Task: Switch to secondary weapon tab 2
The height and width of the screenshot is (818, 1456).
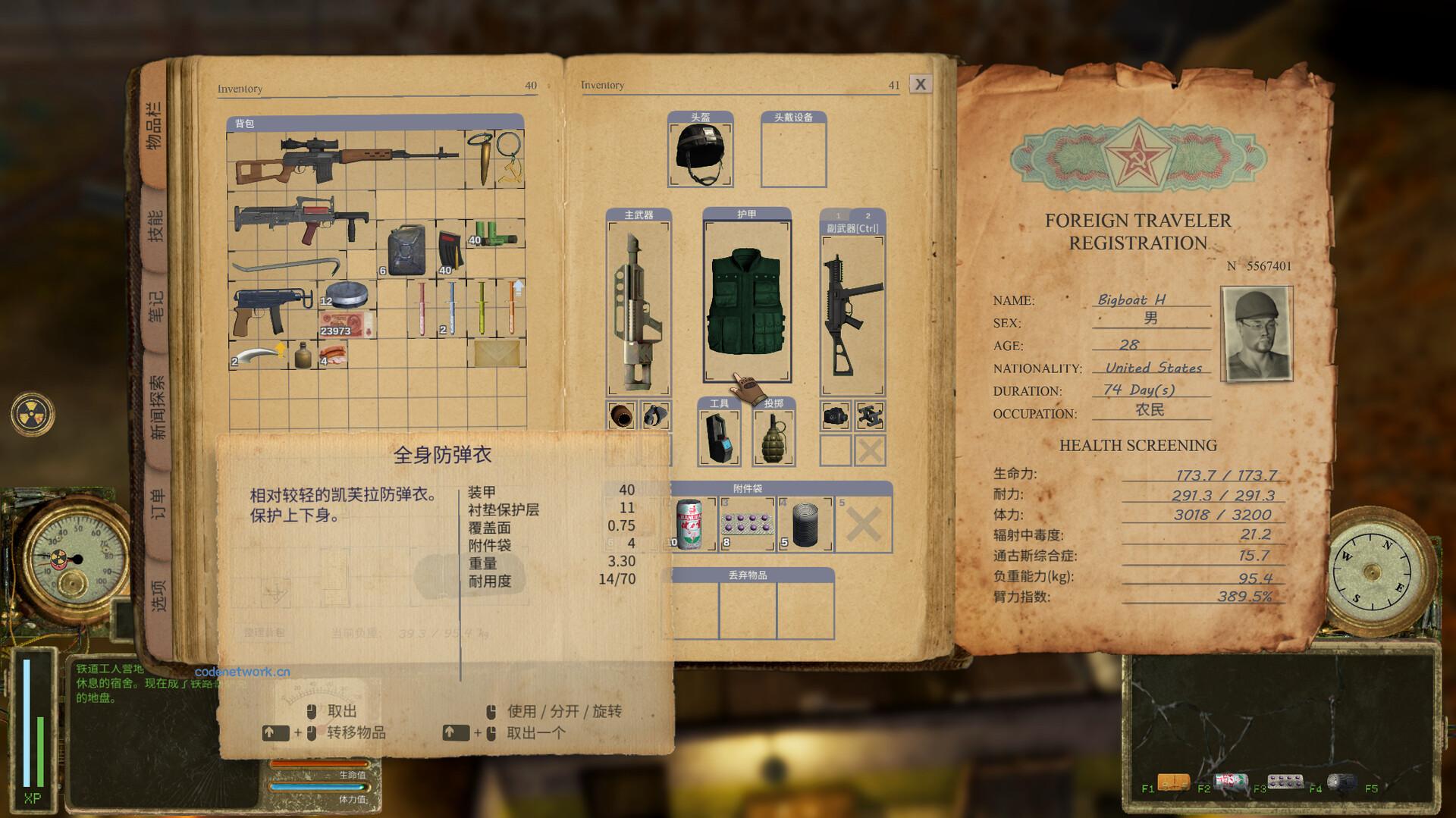Action: 869,215
